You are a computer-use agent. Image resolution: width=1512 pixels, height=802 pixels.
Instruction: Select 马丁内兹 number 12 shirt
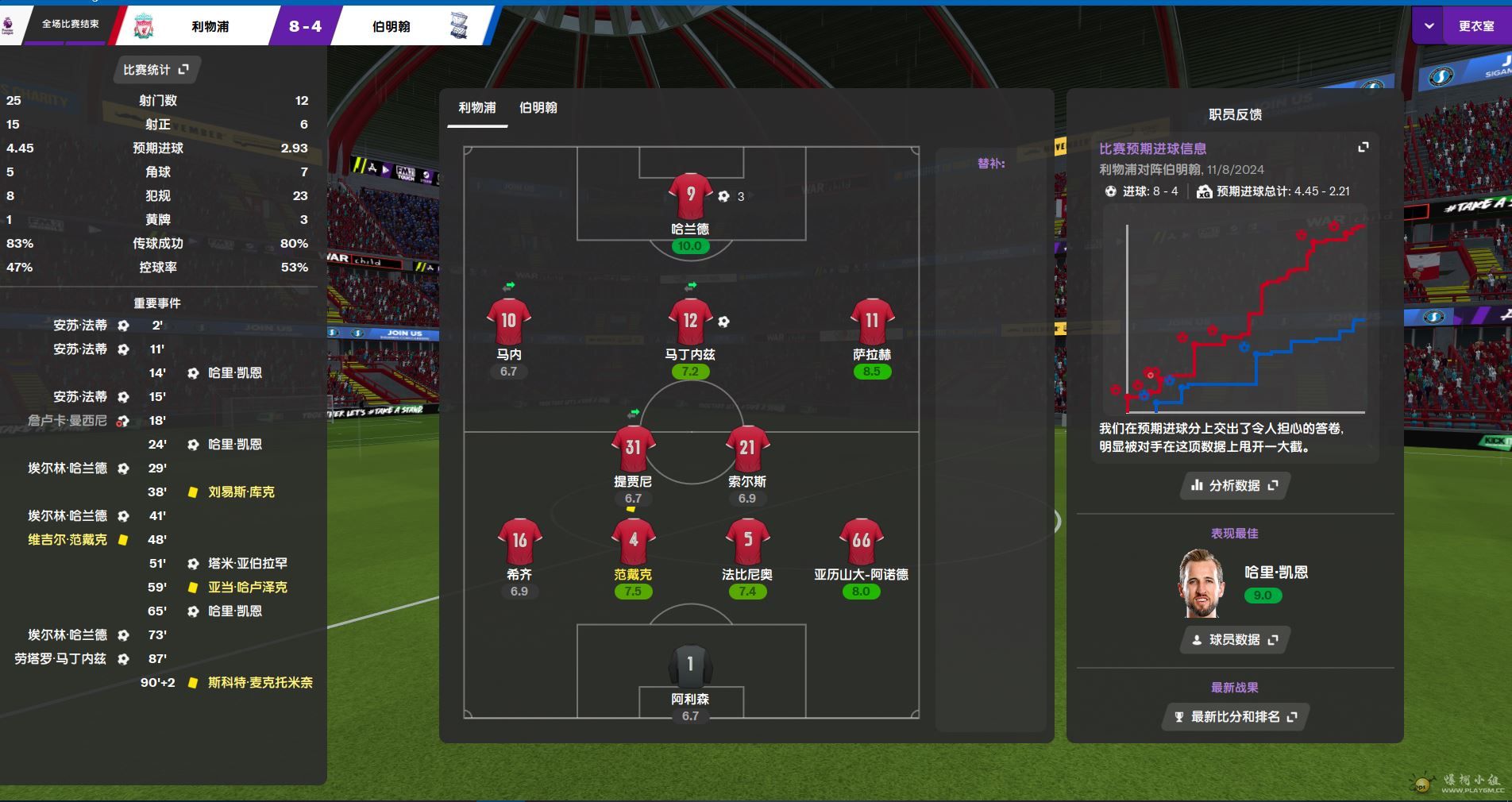(690, 322)
